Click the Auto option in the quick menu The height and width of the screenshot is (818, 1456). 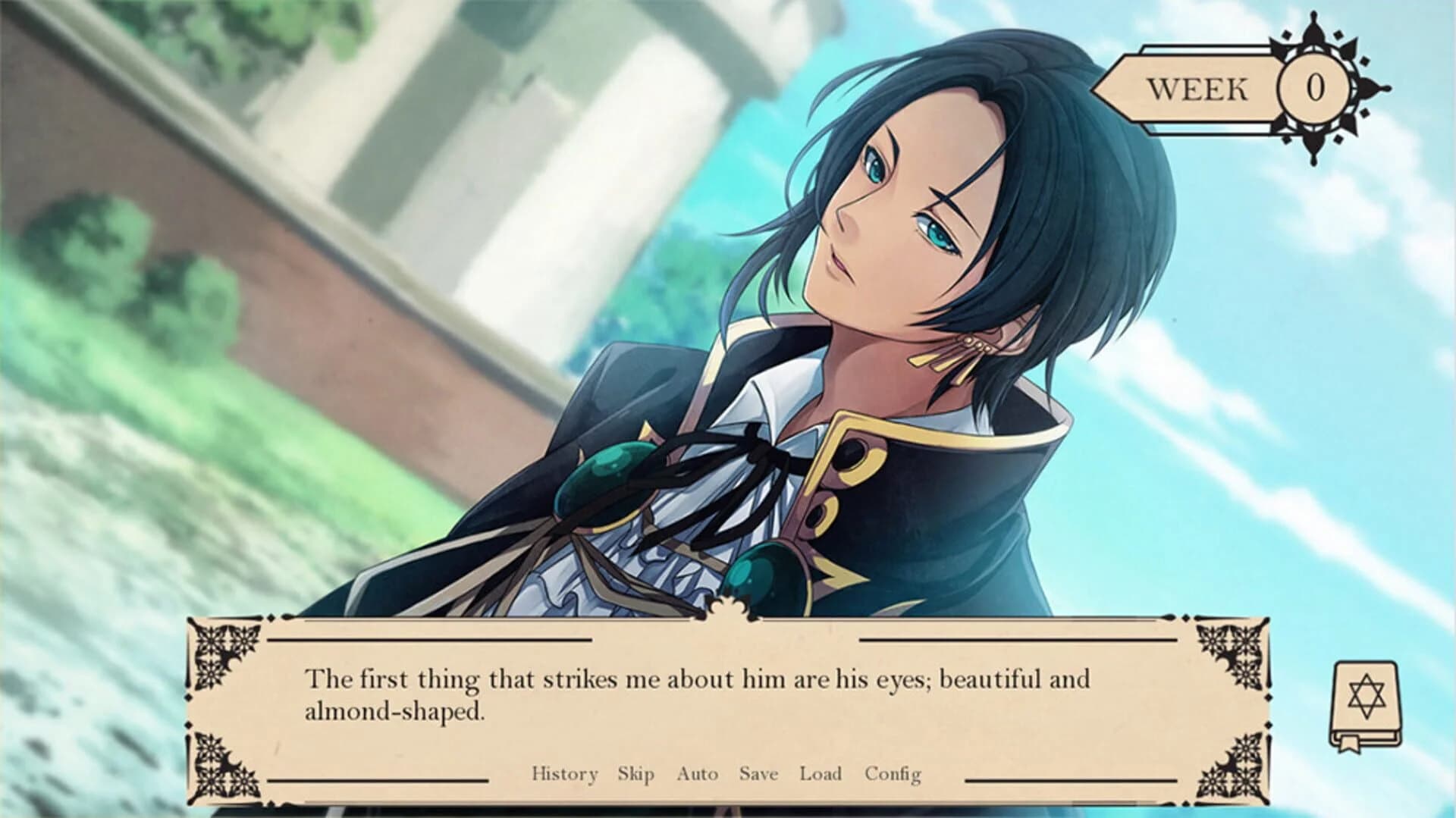(x=698, y=774)
